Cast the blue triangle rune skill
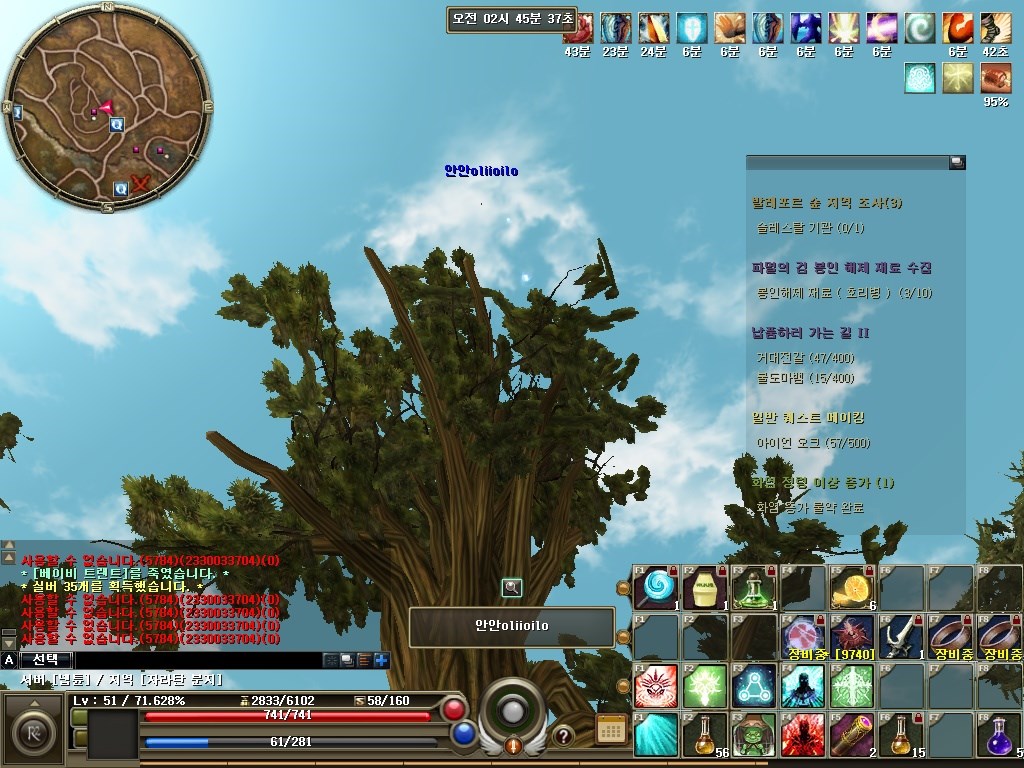 tap(755, 685)
